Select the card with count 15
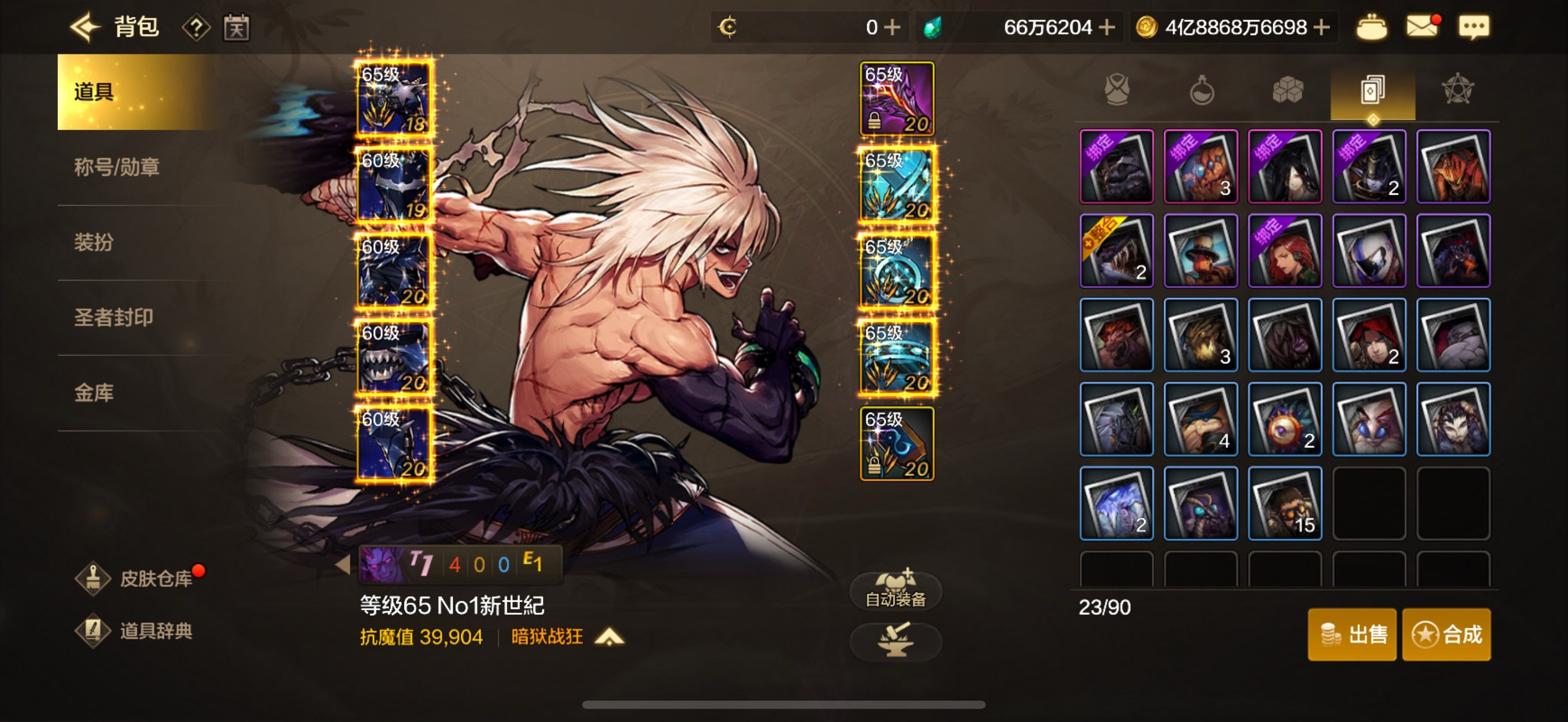Image resolution: width=1568 pixels, height=722 pixels. (1285, 504)
